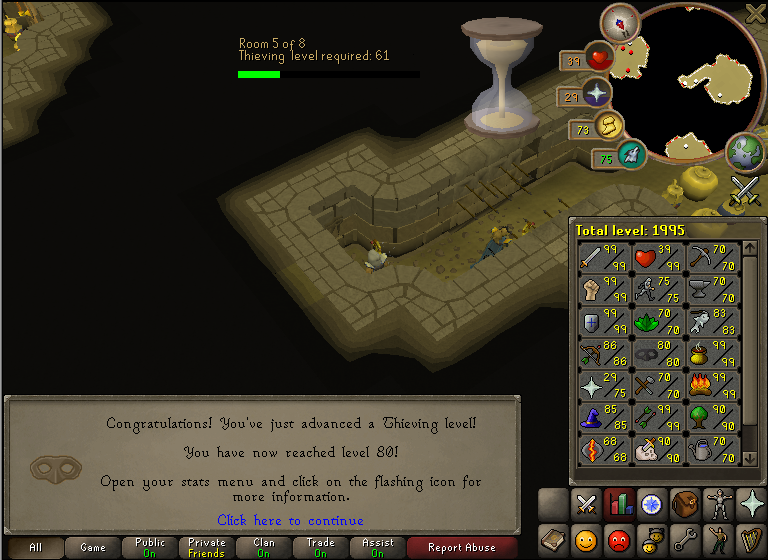768x560 pixels.
Task: Toggle the Public chat filter
Action: (x=150, y=547)
